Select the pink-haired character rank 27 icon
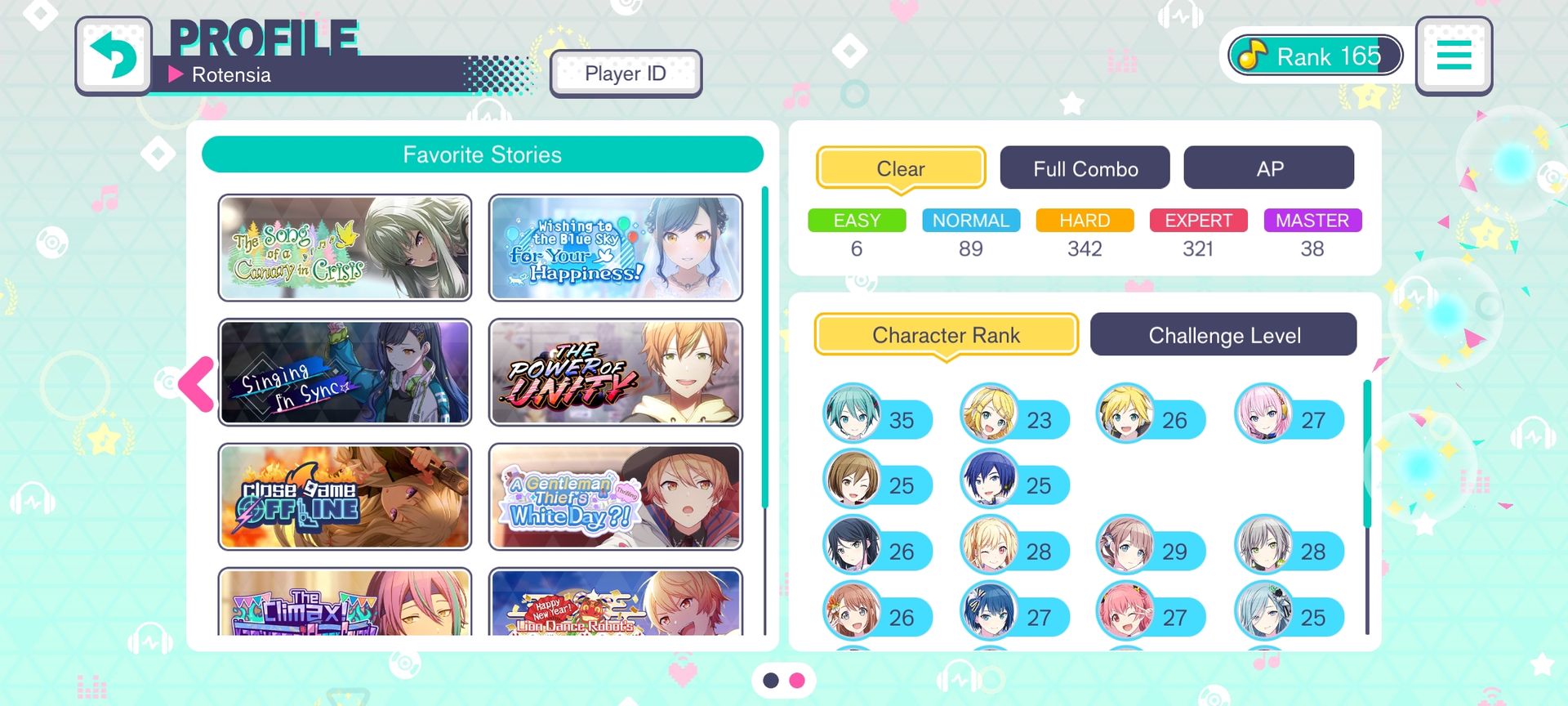 1263,413
